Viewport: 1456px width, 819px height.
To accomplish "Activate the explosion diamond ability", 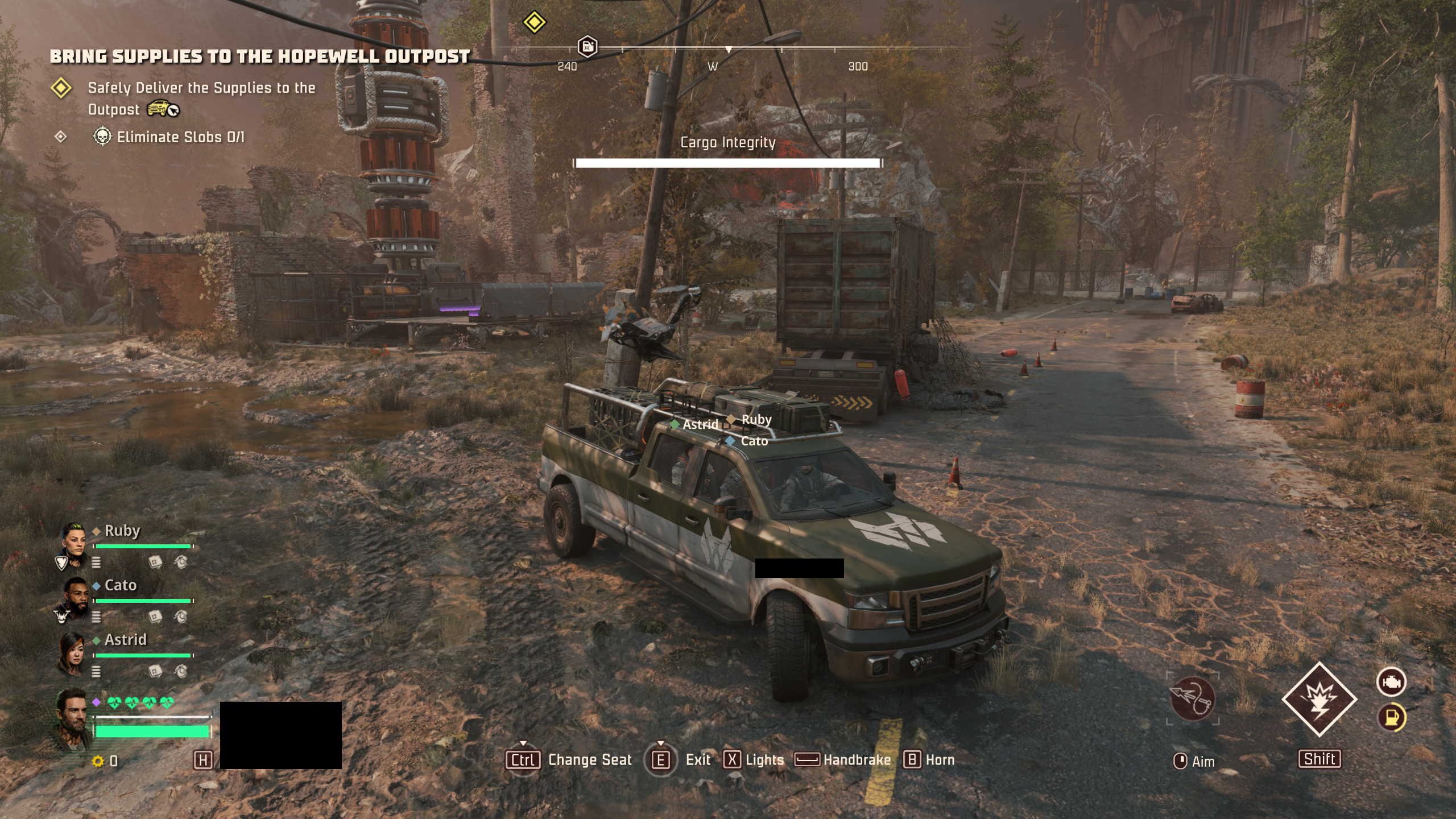I will point(1319,699).
